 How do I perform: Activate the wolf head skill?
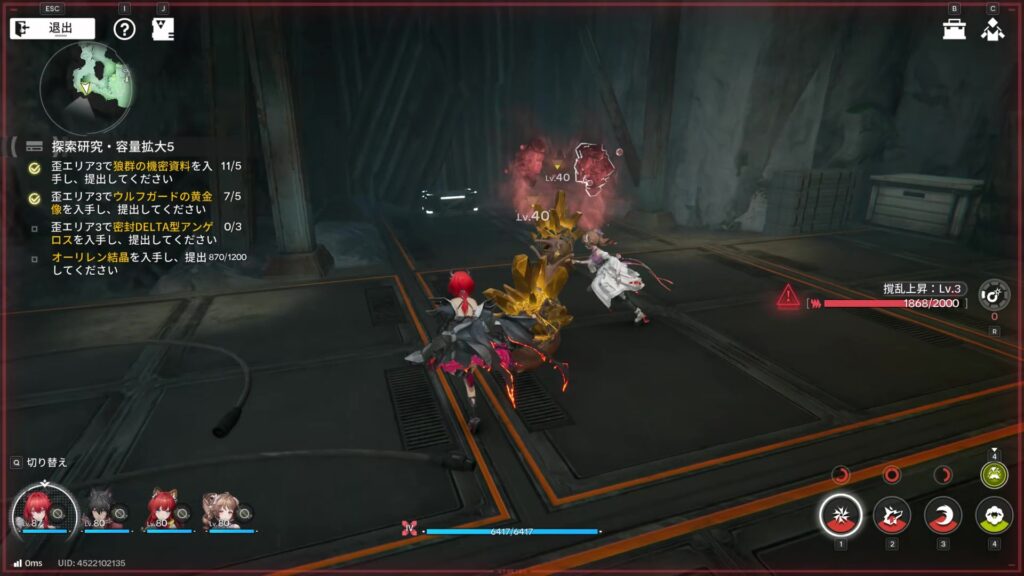892,515
